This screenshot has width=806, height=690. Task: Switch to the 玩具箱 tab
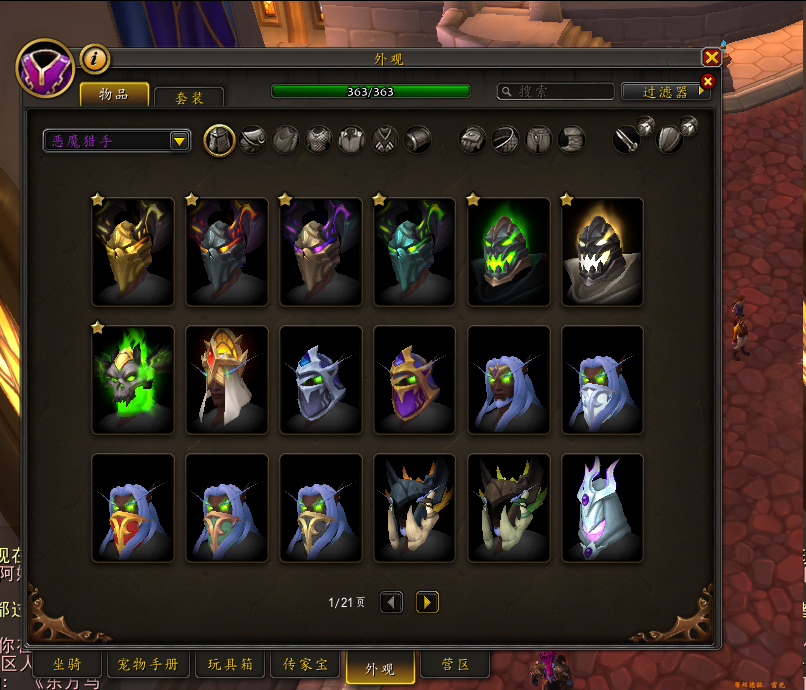229,665
